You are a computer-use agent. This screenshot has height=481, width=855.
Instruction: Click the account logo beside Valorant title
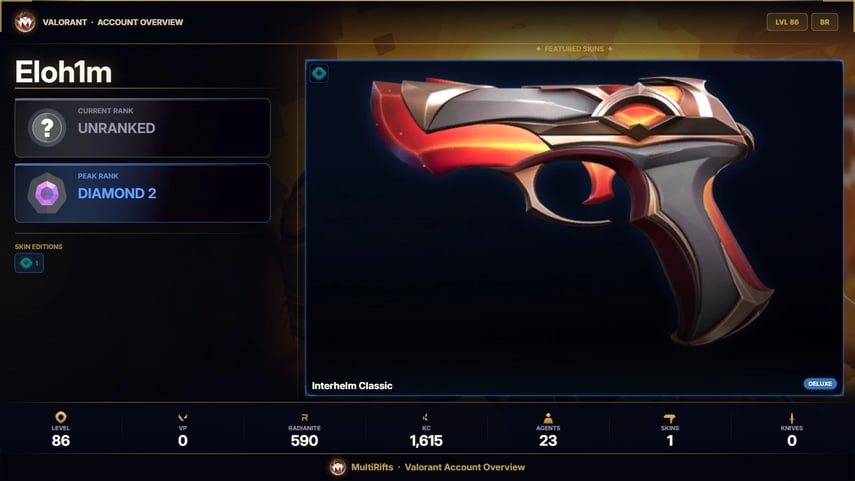pos(24,22)
